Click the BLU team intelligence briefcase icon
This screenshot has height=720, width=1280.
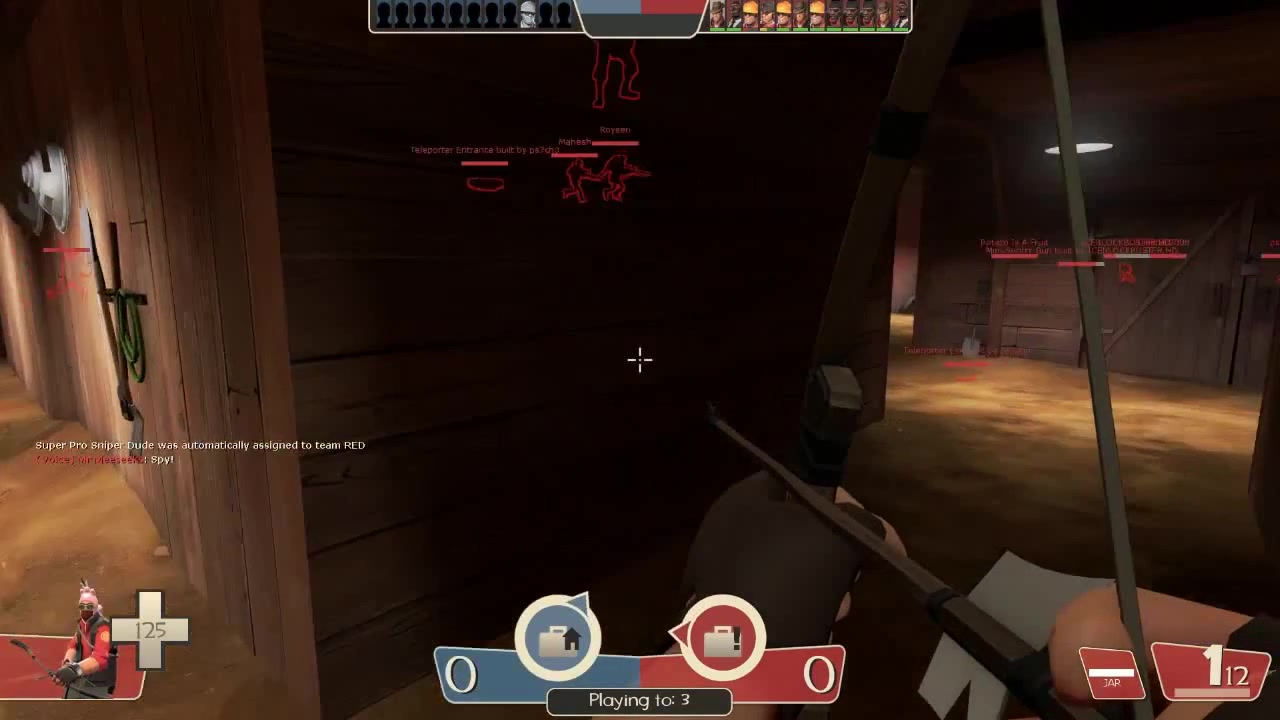(558, 638)
